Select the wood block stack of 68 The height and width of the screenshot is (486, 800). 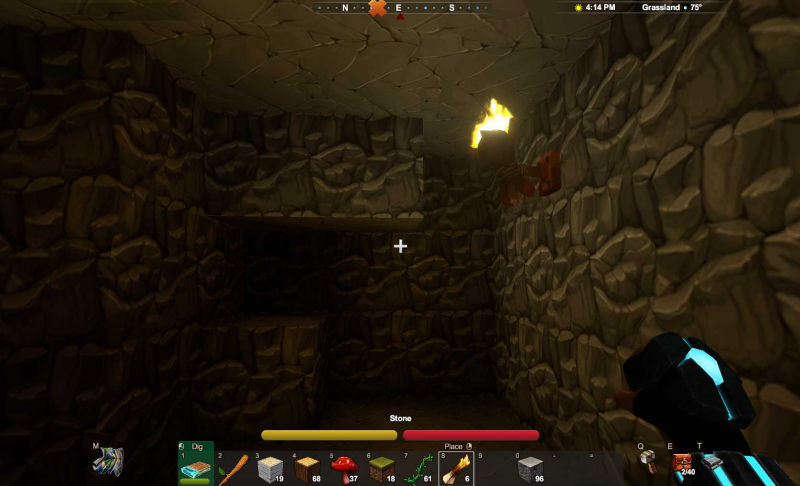tap(308, 467)
